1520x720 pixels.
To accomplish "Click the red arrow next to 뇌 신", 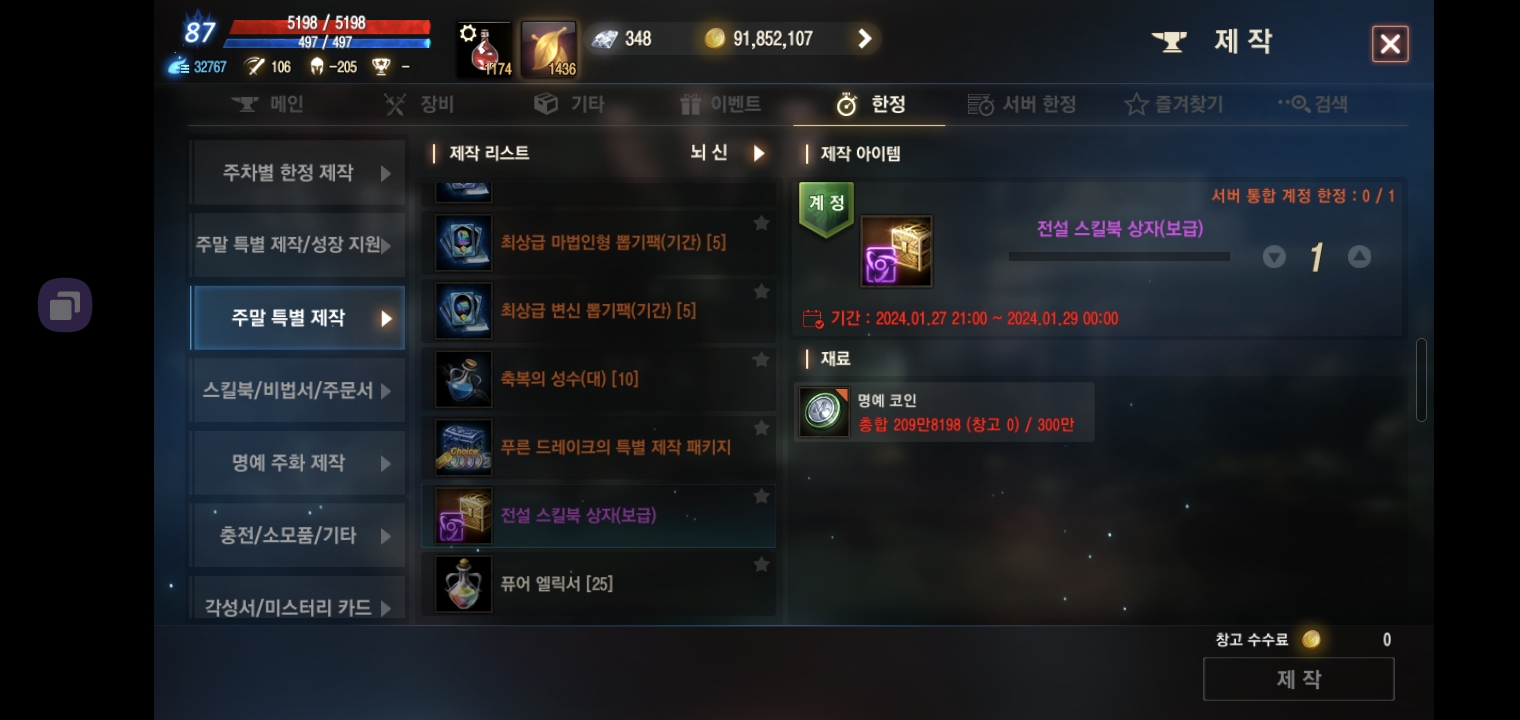I will pyautogui.click(x=758, y=153).
